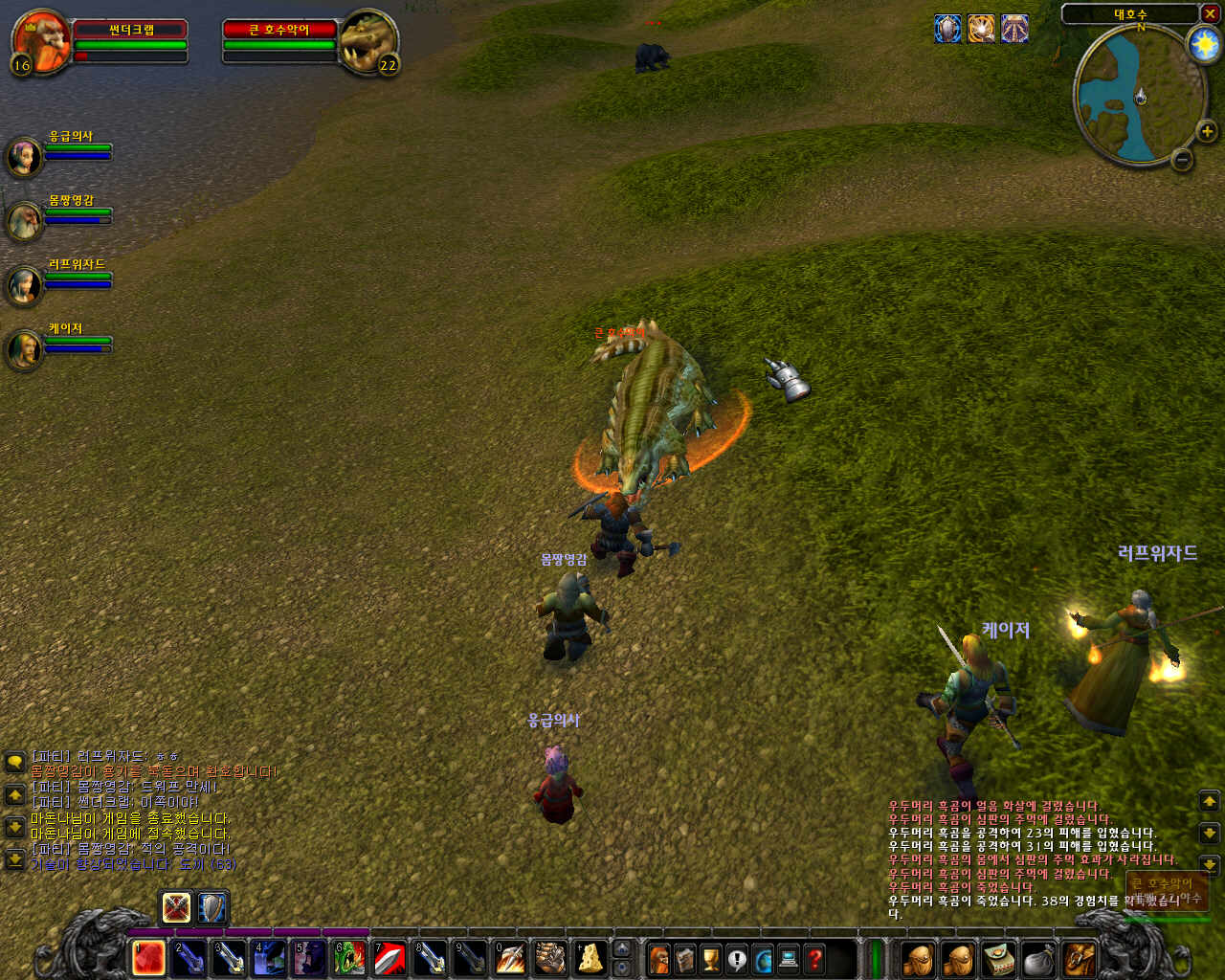Select party member 케이저 portrait
This screenshot has width=1225, height=980.
coord(24,349)
